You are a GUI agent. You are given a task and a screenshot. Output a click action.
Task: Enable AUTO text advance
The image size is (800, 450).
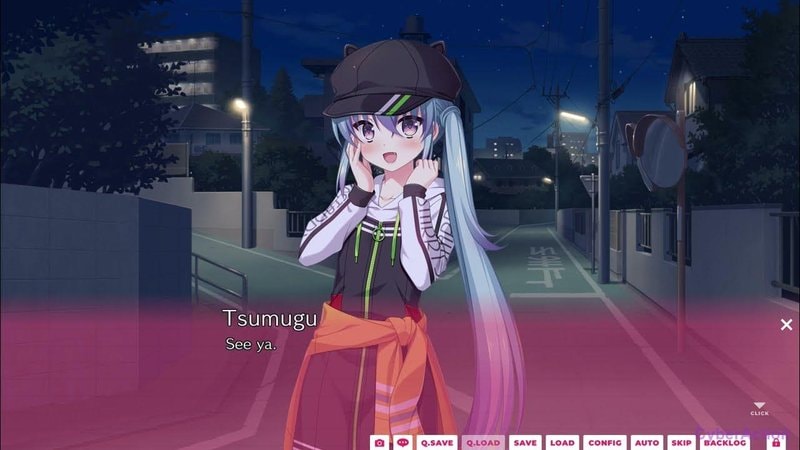click(647, 442)
